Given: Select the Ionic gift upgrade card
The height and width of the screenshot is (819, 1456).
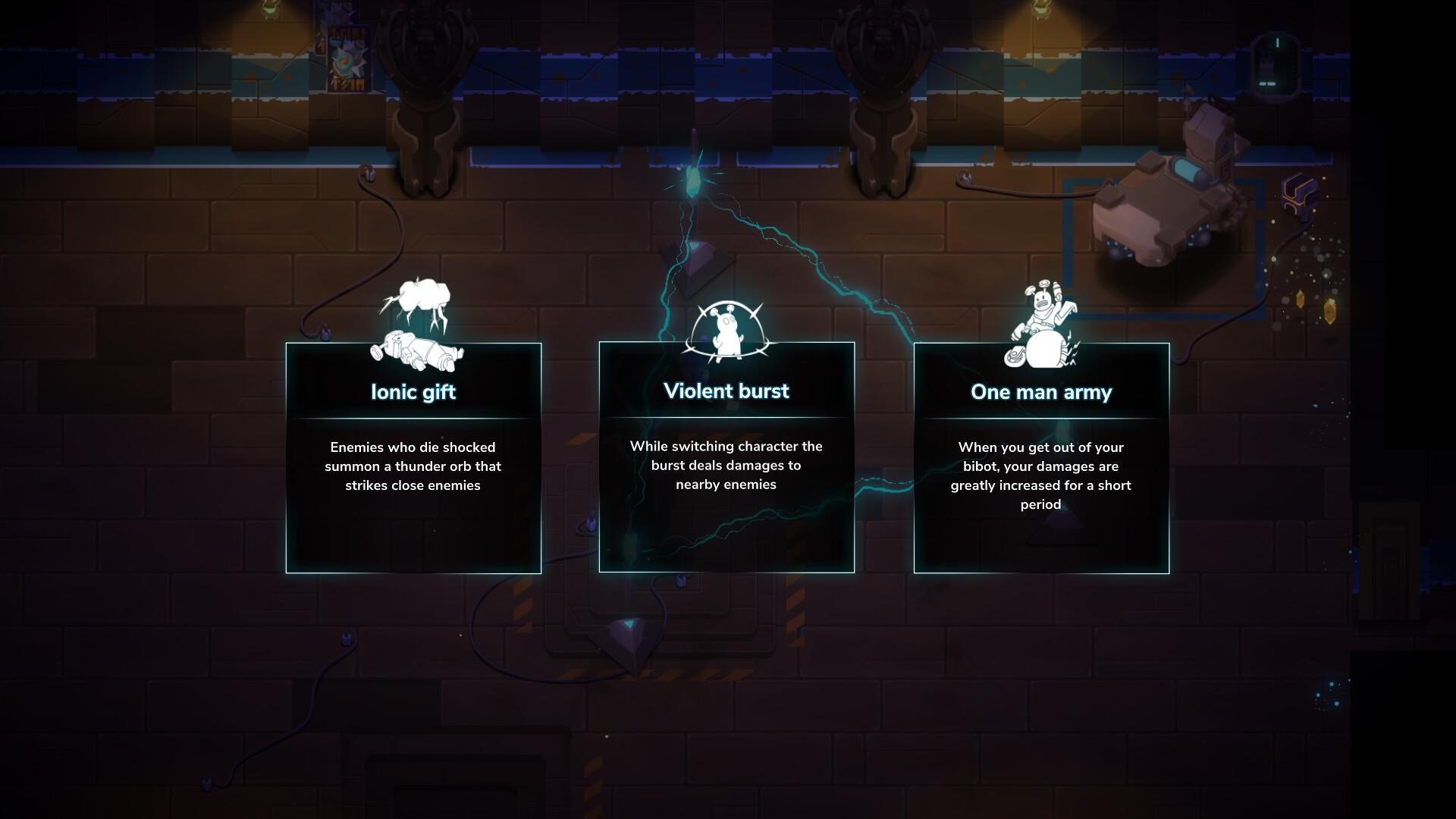Looking at the screenshot, I should [413, 455].
